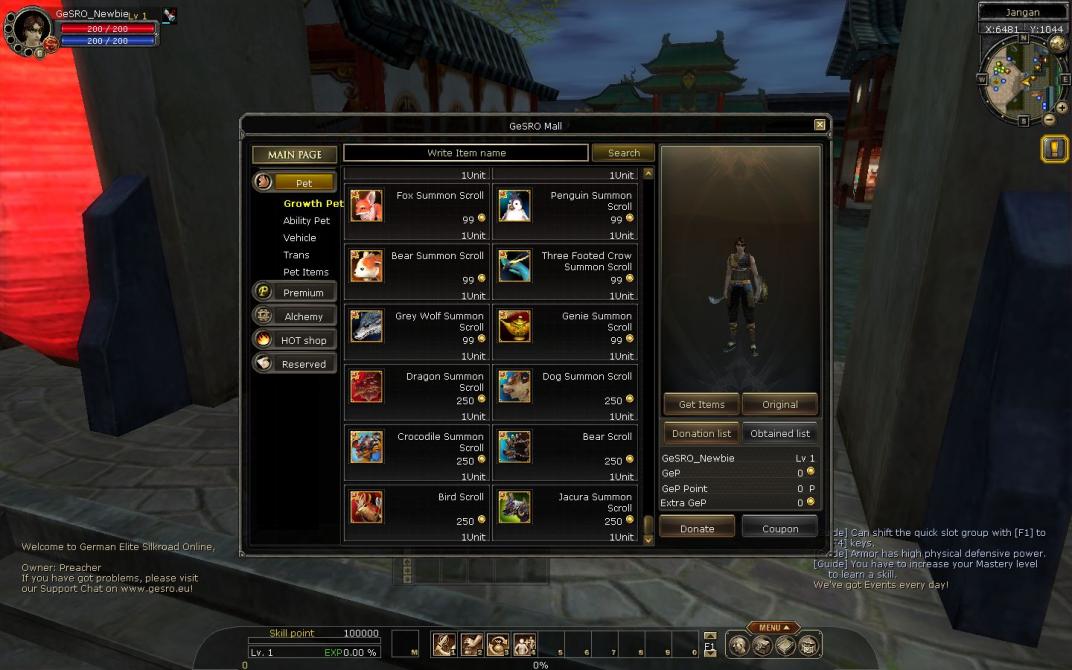This screenshot has width=1072, height=670.
Task: Select the Ability Pet subcategory
Action: (306, 221)
